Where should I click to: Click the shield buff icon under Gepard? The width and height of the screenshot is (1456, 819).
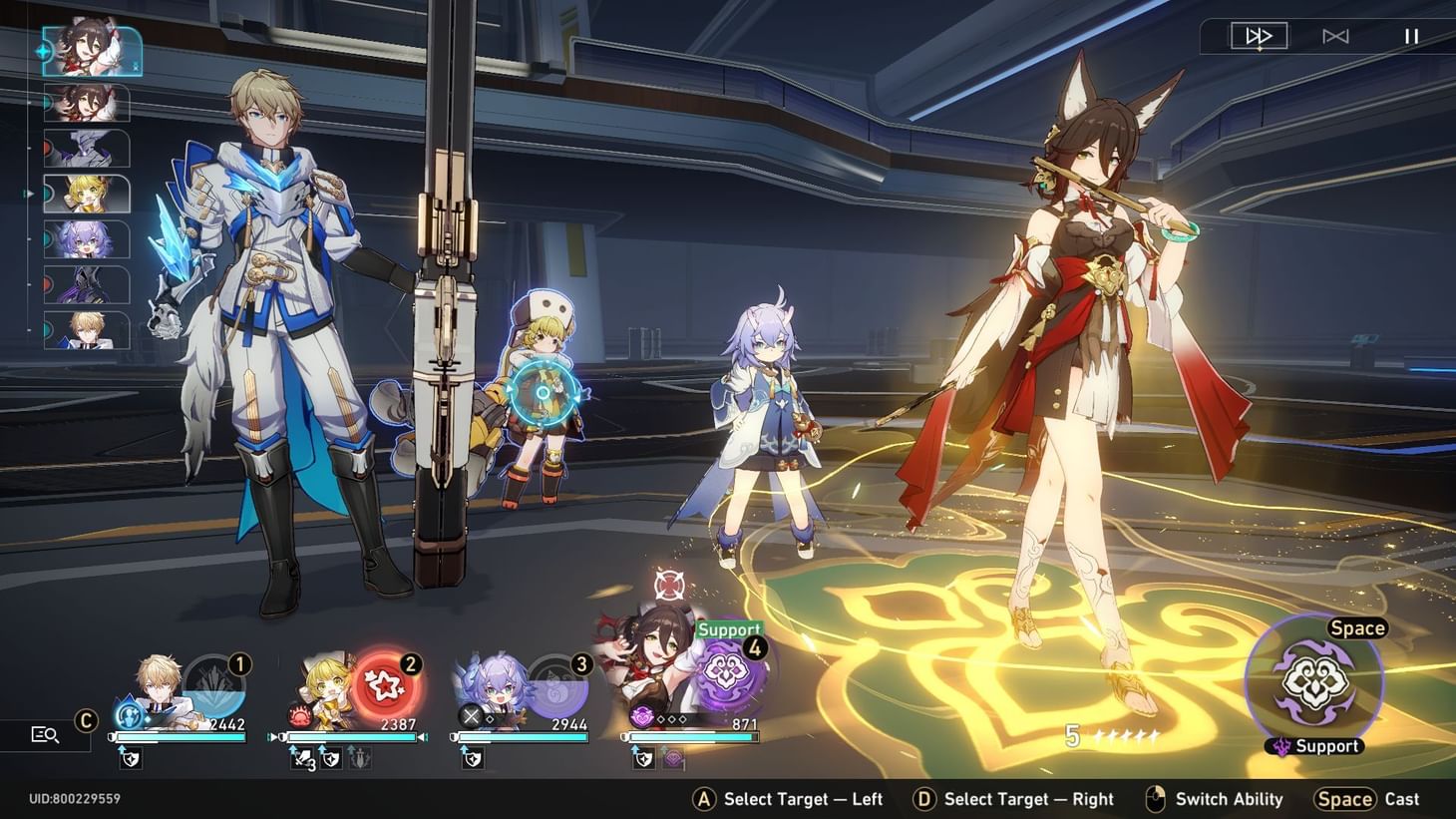coord(131,758)
